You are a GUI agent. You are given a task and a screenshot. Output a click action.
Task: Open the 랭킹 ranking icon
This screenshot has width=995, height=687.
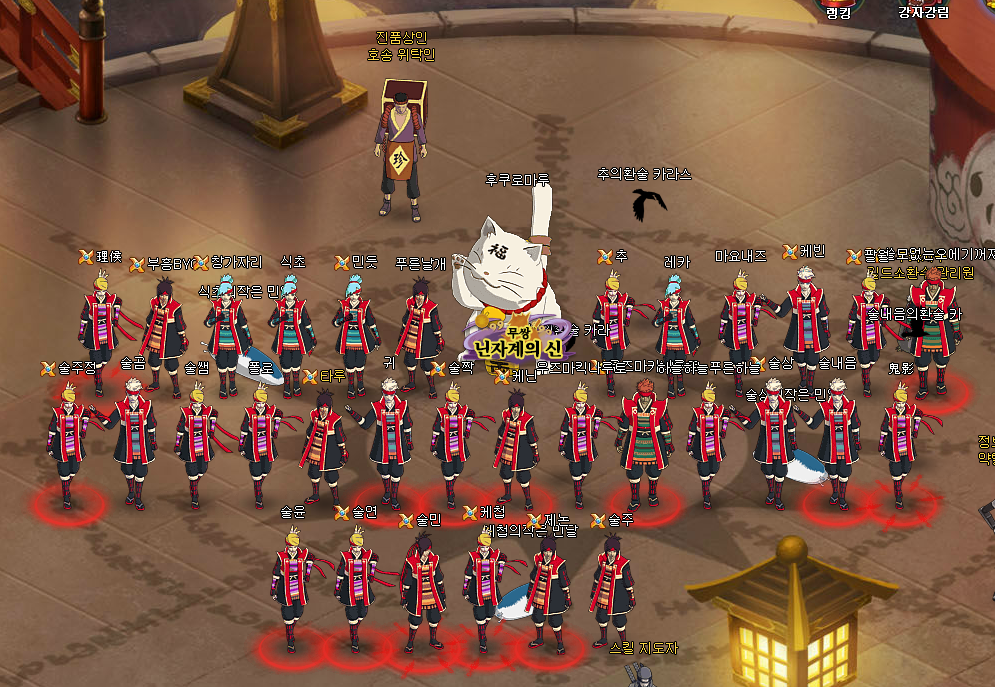click(x=837, y=5)
